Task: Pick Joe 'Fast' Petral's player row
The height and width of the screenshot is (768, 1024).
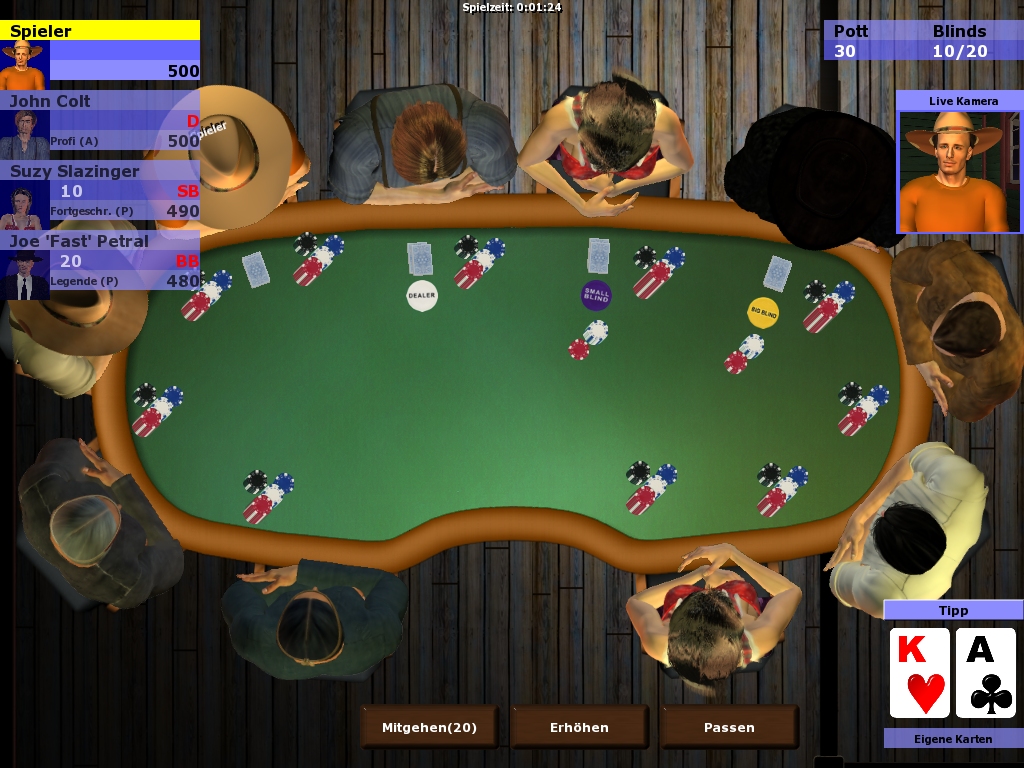Action: [100, 261]
